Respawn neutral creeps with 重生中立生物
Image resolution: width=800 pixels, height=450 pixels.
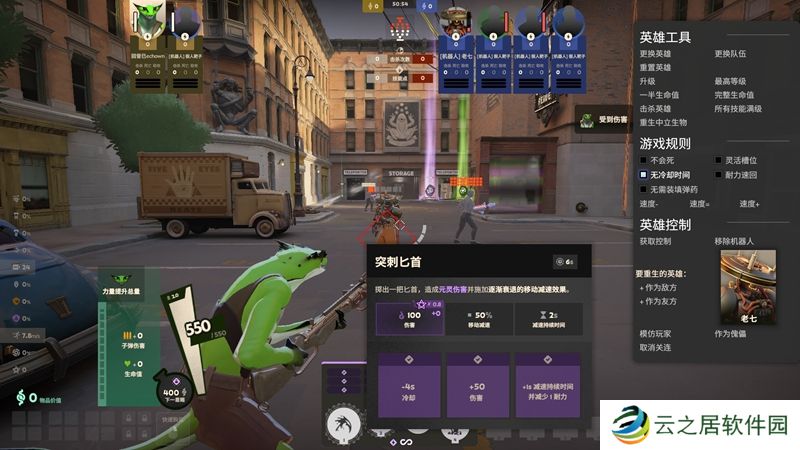pos(664,122)
